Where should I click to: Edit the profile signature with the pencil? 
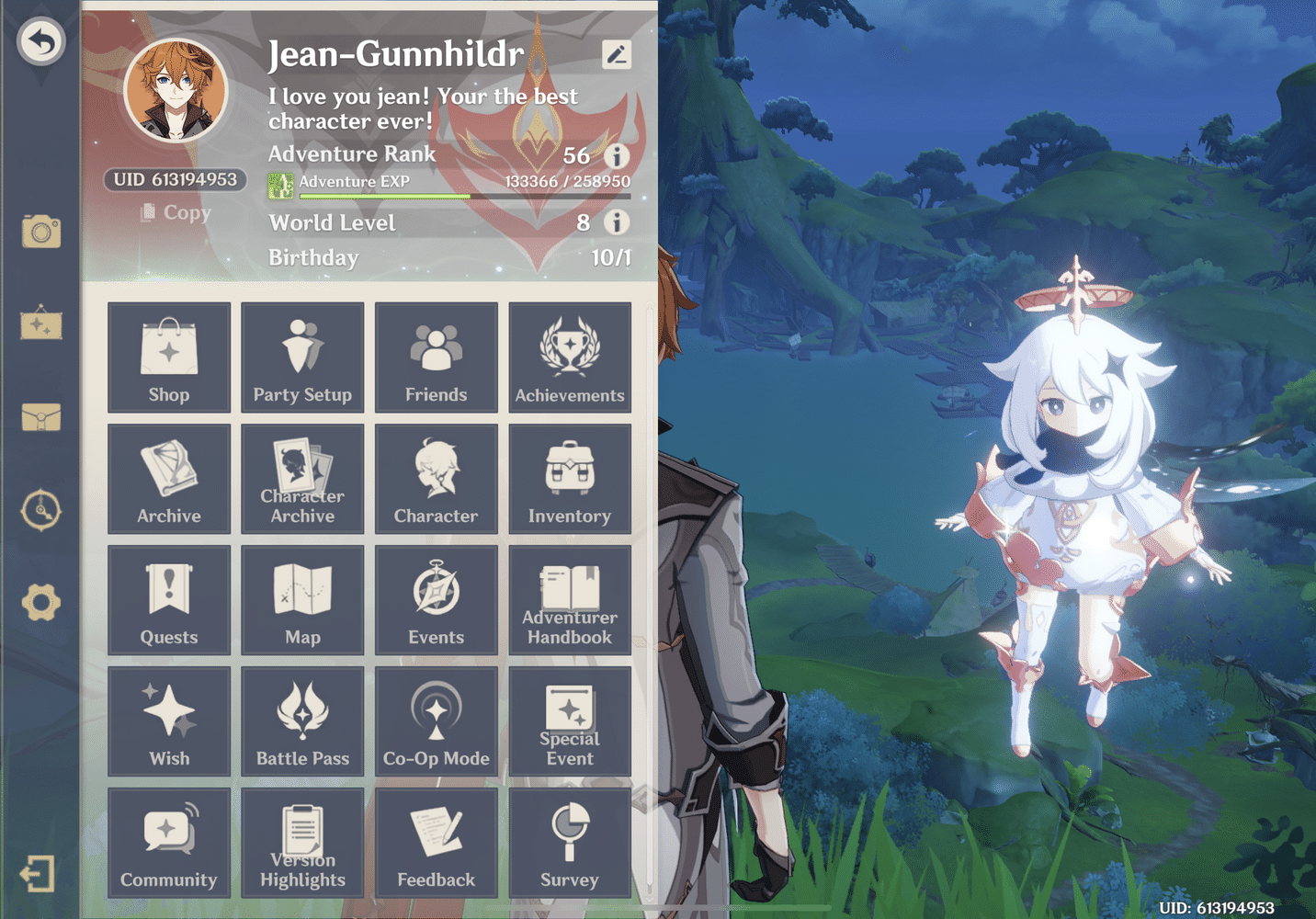pos(617,54)
